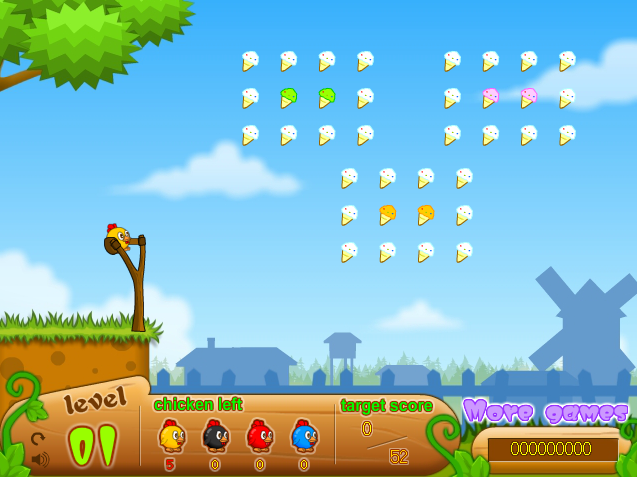Viewport: 637px width, 477px height.
Task: Restart the level with the circular arrow
Action: pyautogui.click(x=38, y=438)
